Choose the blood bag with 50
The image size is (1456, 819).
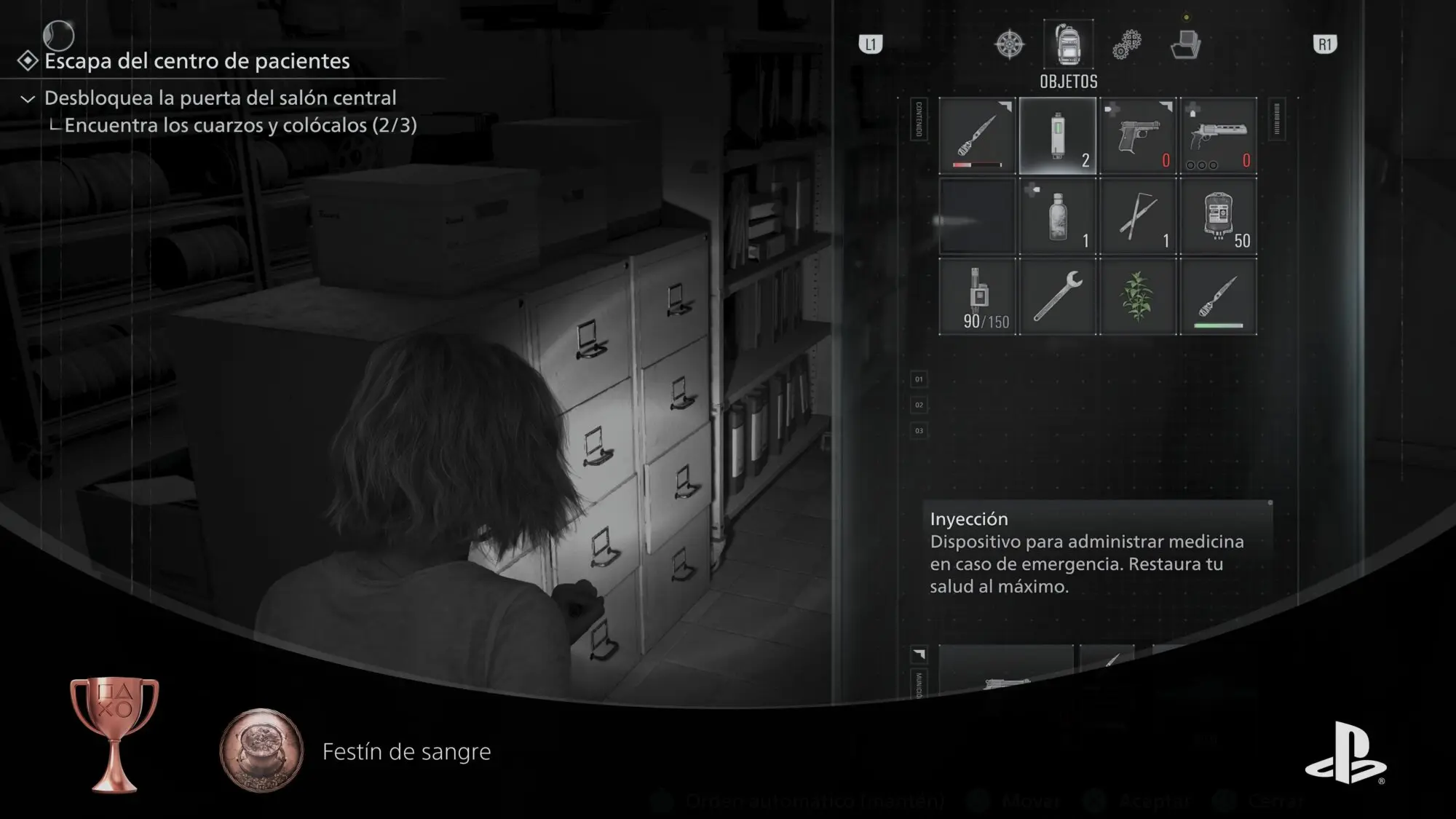[1218, 217]
